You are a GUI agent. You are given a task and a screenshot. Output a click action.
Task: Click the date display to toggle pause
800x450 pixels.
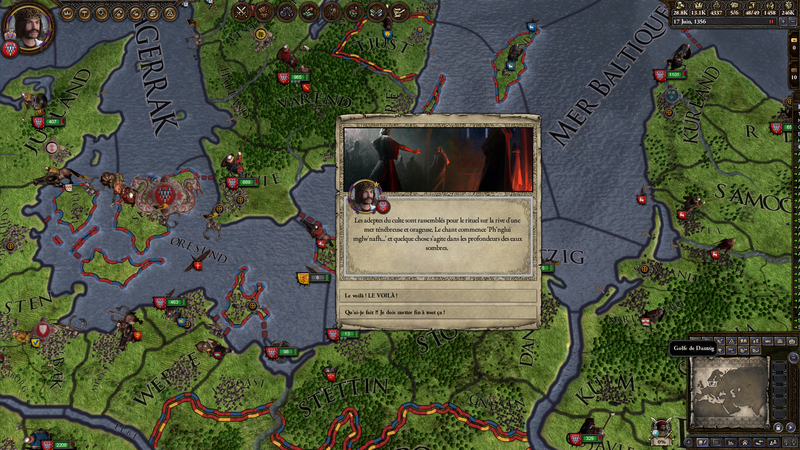tap(720, 21)
